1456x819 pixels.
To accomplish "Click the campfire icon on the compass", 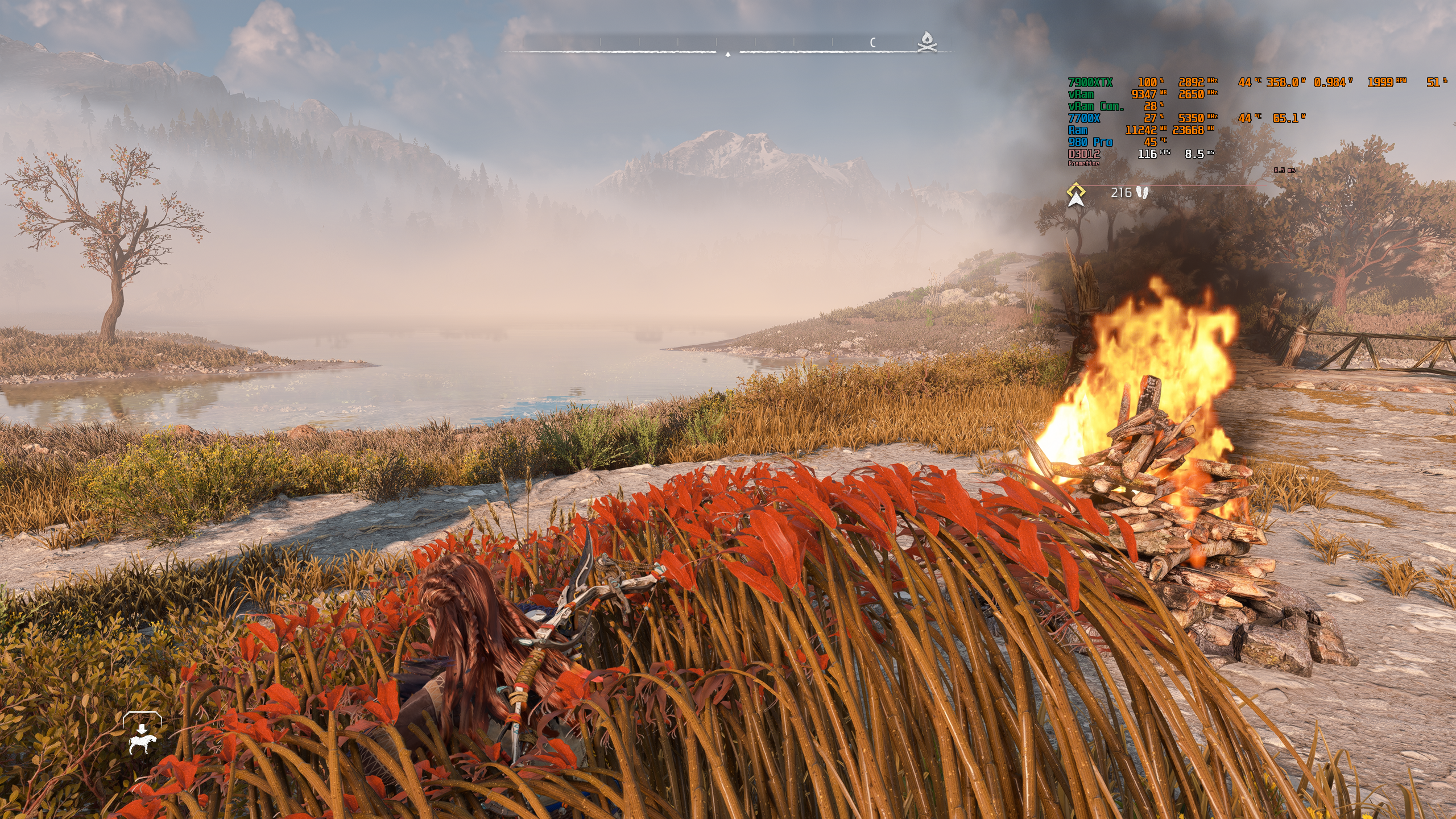I will (x=927, y=42).
